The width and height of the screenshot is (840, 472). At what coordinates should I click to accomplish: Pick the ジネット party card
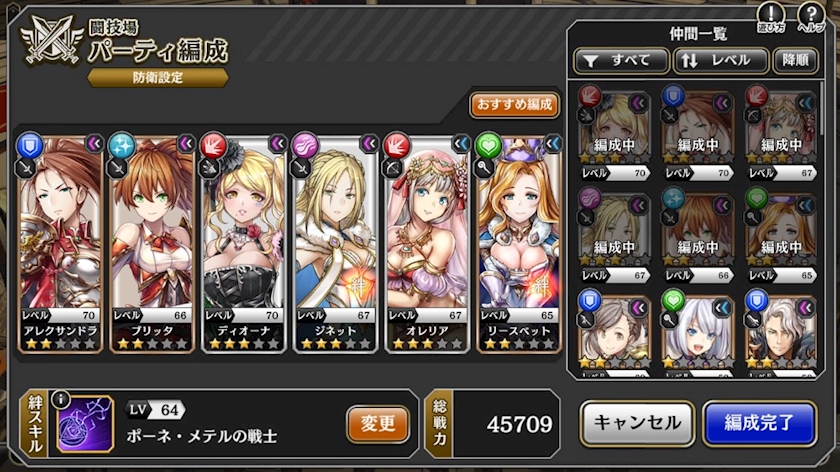(x=336, y=242)
